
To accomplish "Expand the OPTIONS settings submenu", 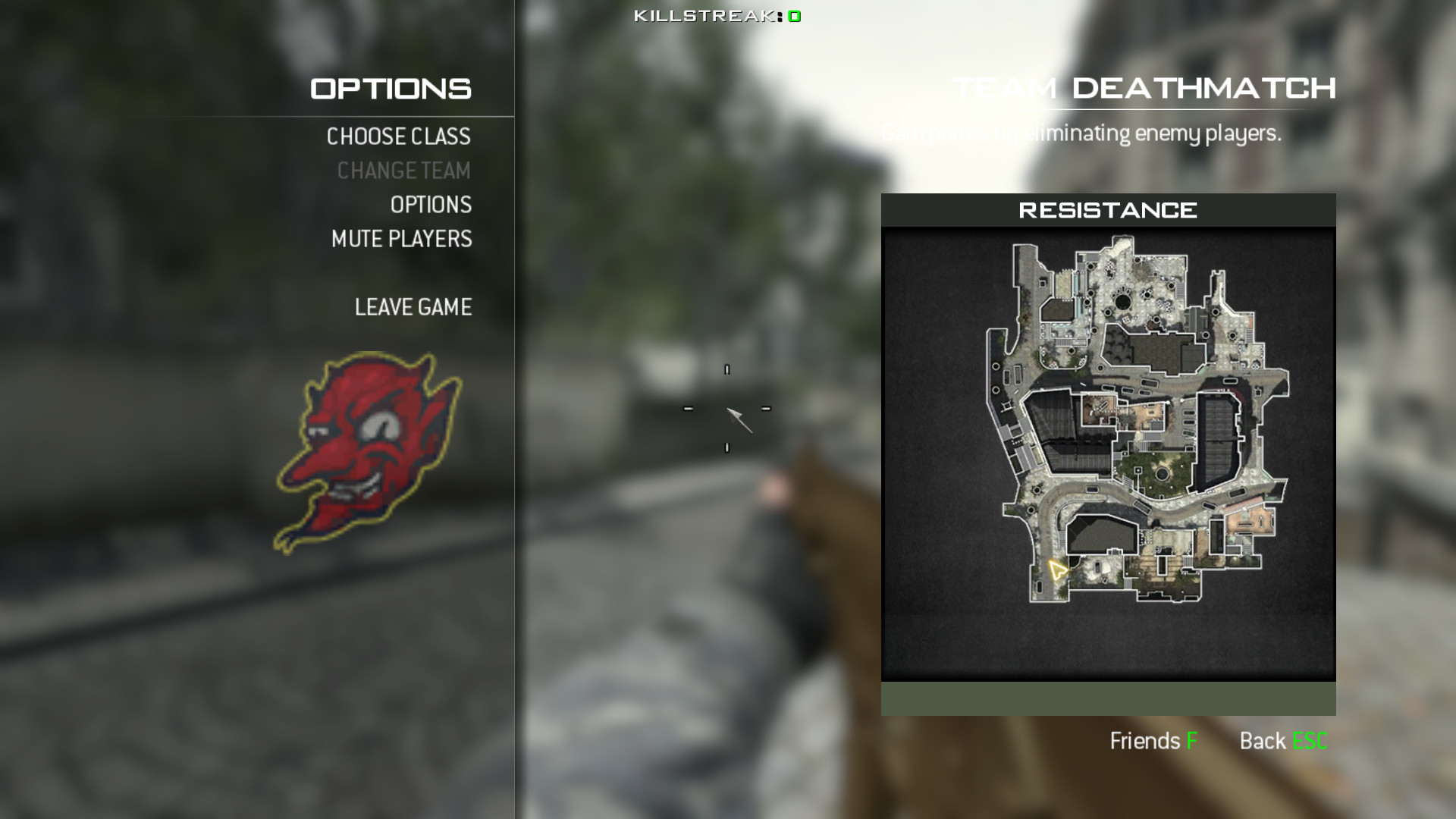I will (x=430, y=205).
